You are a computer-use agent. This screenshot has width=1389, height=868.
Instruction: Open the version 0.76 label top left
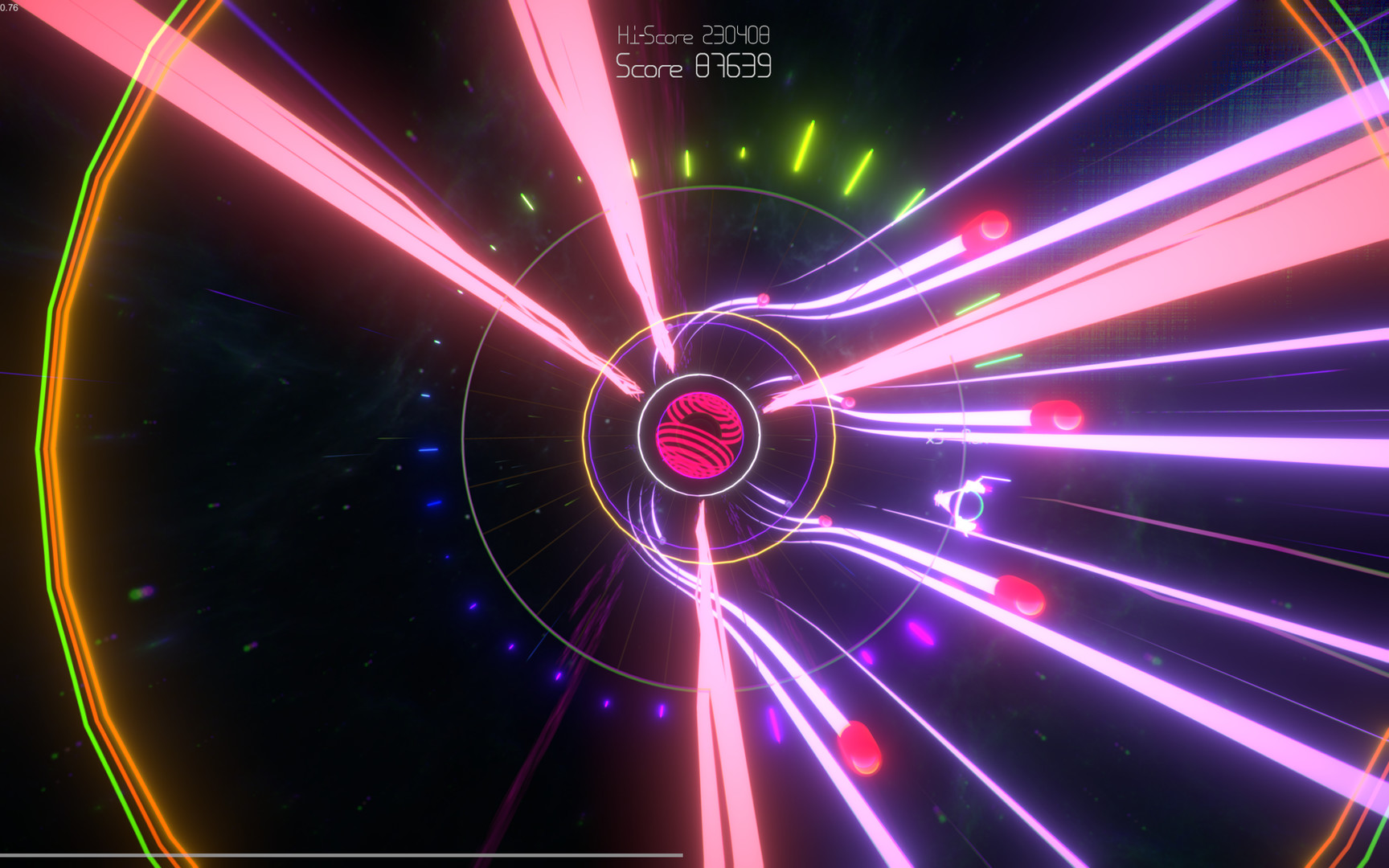[10, 7]
